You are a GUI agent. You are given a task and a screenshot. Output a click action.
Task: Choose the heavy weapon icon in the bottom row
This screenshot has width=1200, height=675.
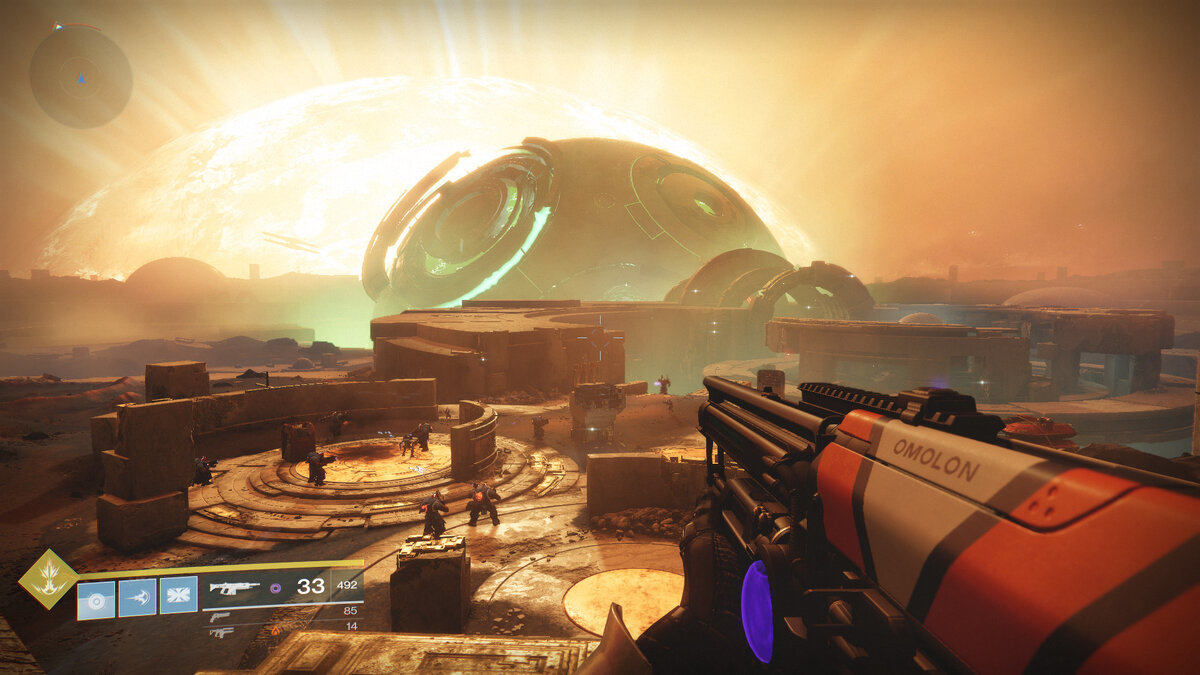[221, 632]
